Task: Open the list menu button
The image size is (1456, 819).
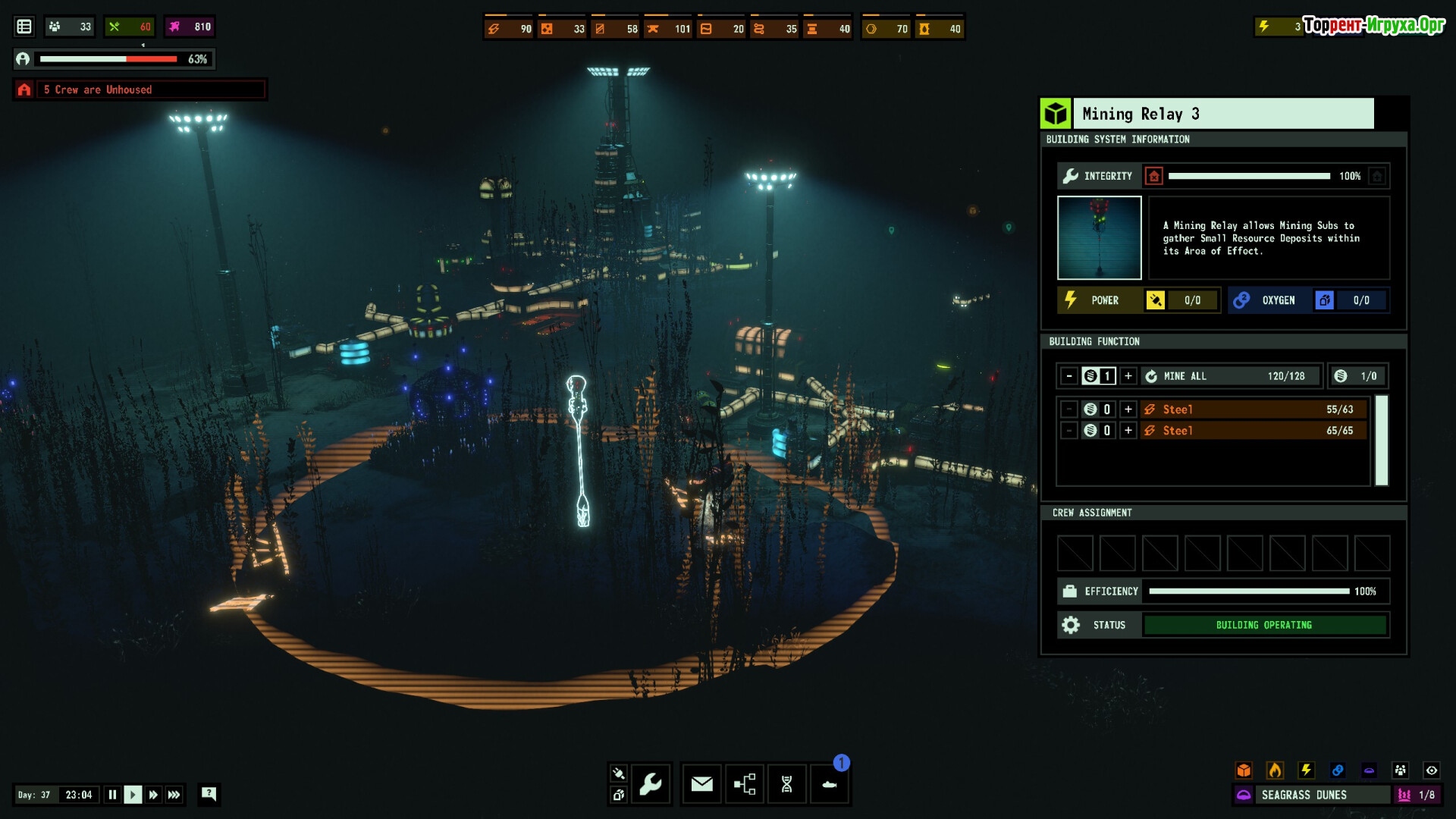Action: point(24,27)
